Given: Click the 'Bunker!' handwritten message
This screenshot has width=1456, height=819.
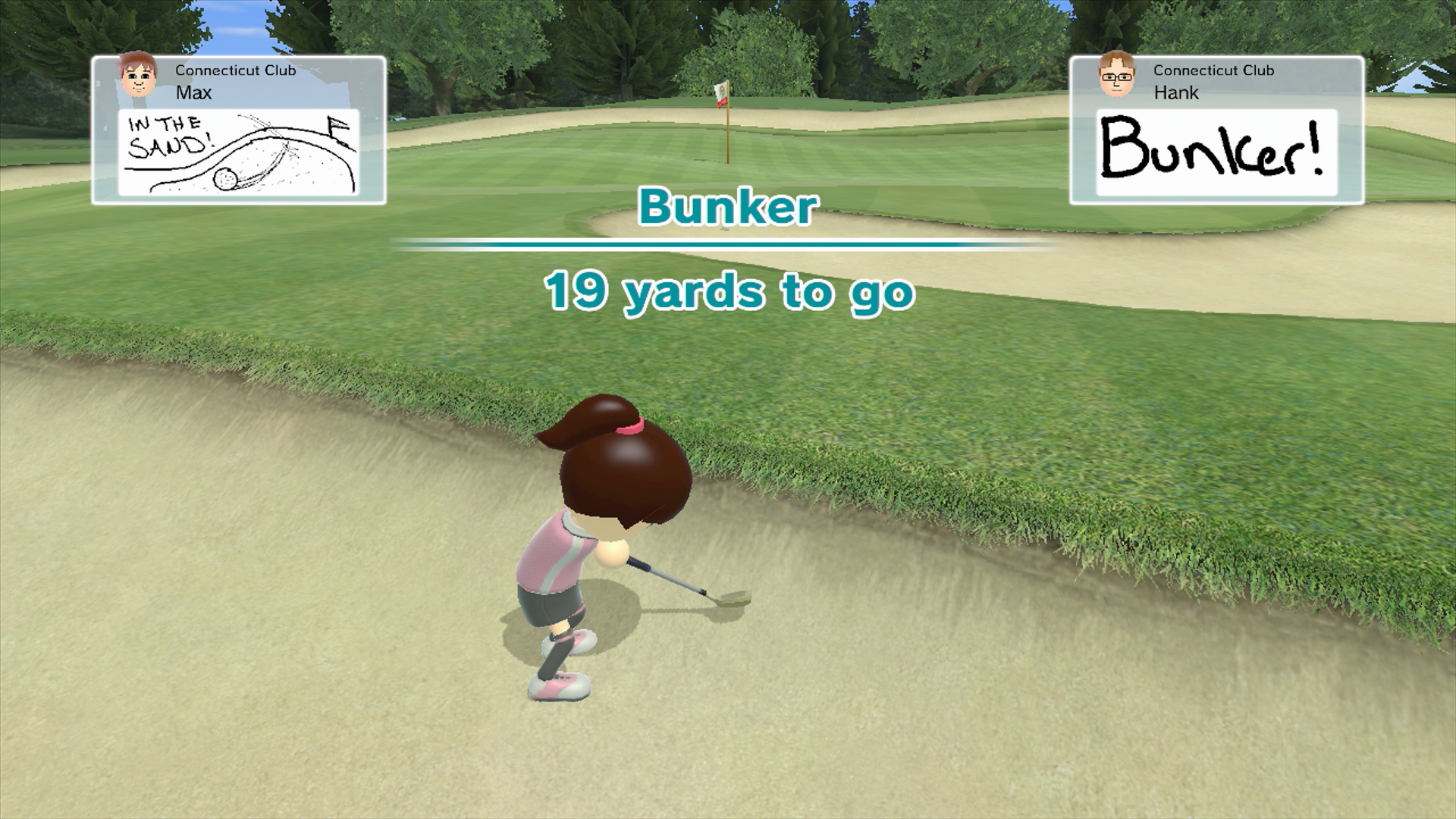Looking at the screenshot, I should click(x=1215, y=154).
